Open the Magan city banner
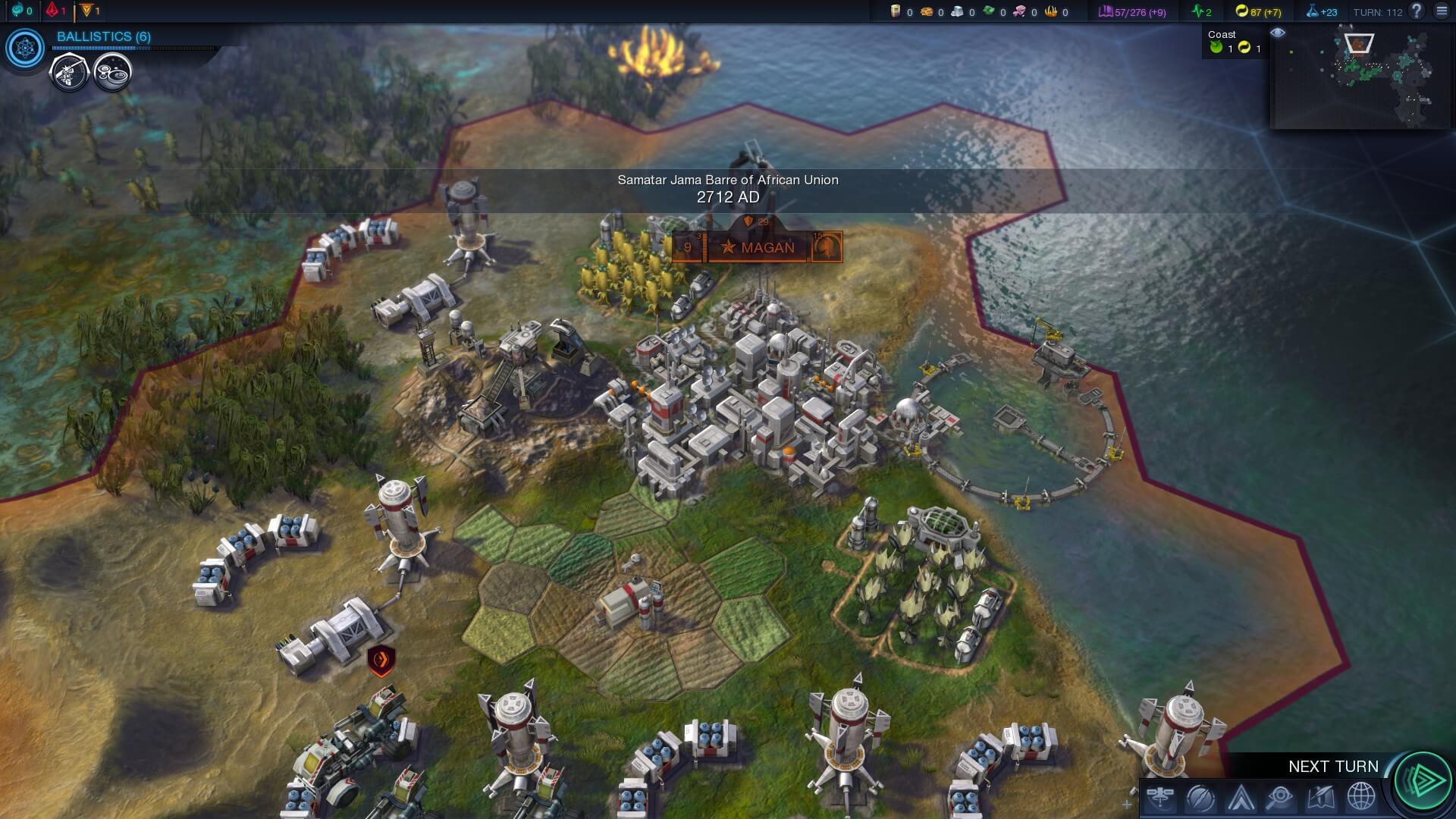This screenshot has height=819, width=1456. point(758,247)
